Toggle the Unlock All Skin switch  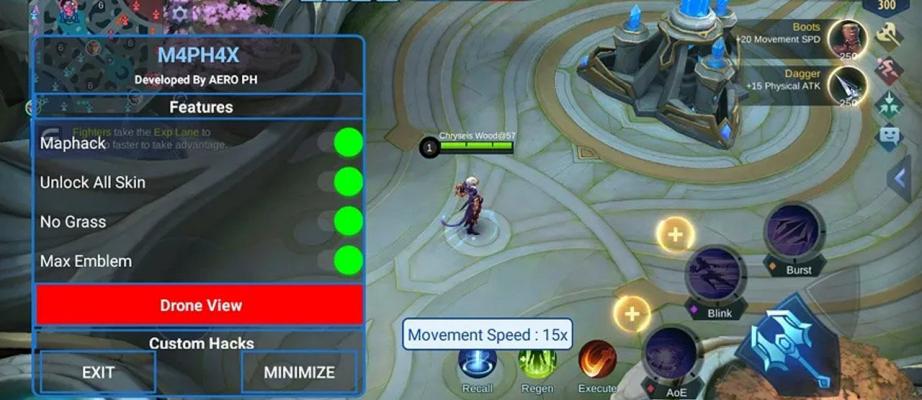347,182
